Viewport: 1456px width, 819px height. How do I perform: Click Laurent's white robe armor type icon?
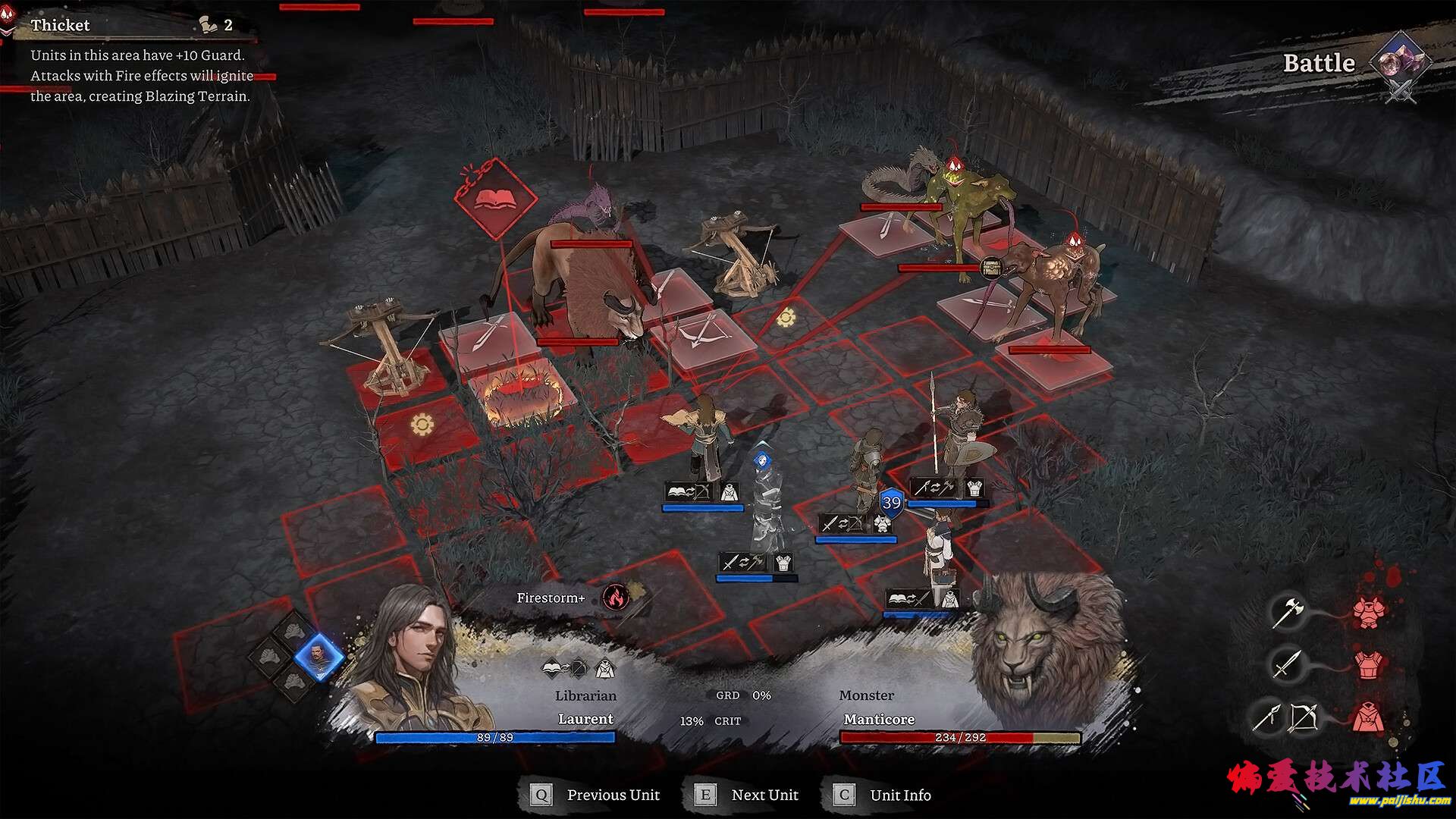pos(604,669)
